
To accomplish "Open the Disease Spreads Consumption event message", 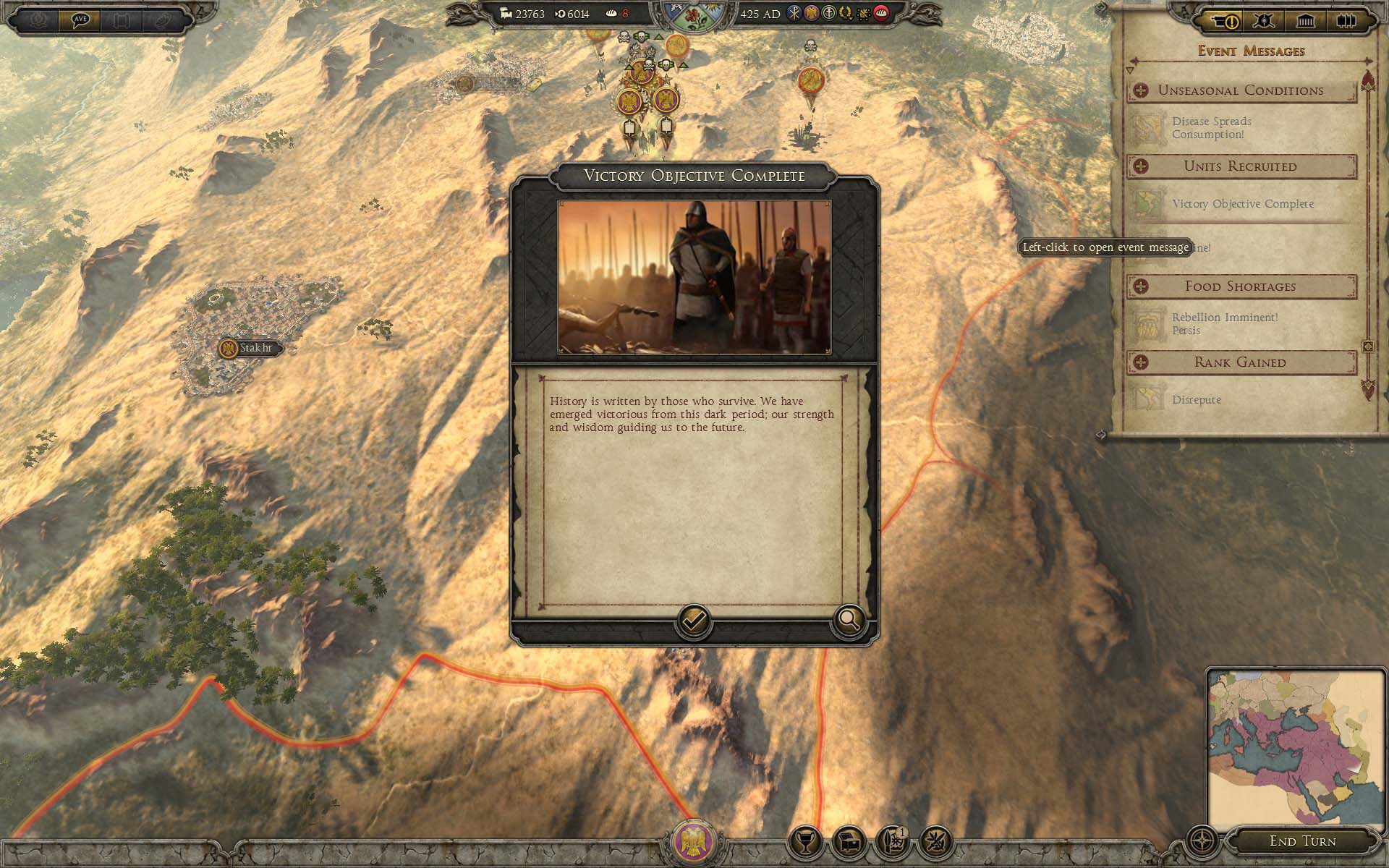I will (x=1212, y=128).
